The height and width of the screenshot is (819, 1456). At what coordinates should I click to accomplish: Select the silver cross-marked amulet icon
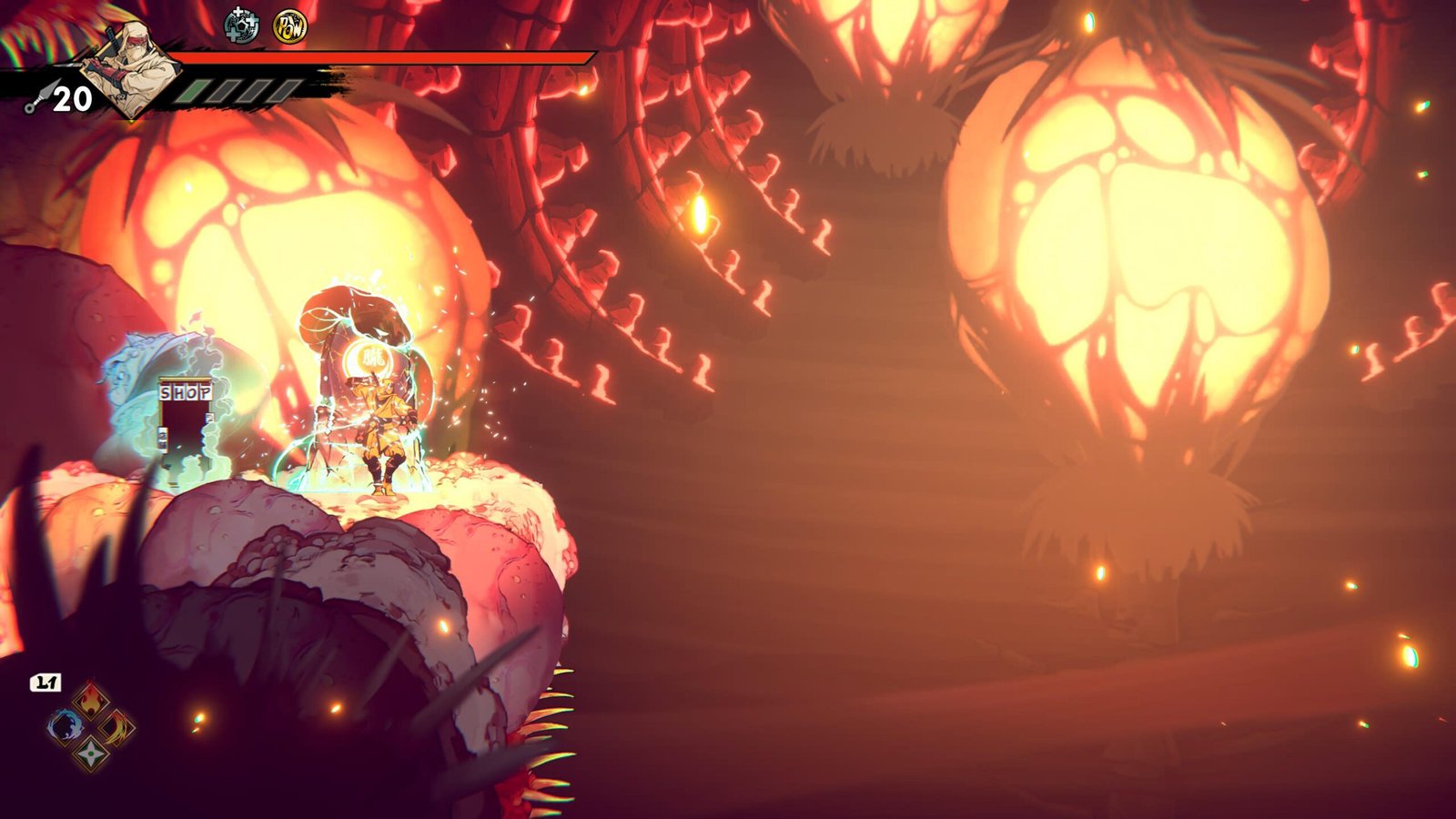coord(241,26)
